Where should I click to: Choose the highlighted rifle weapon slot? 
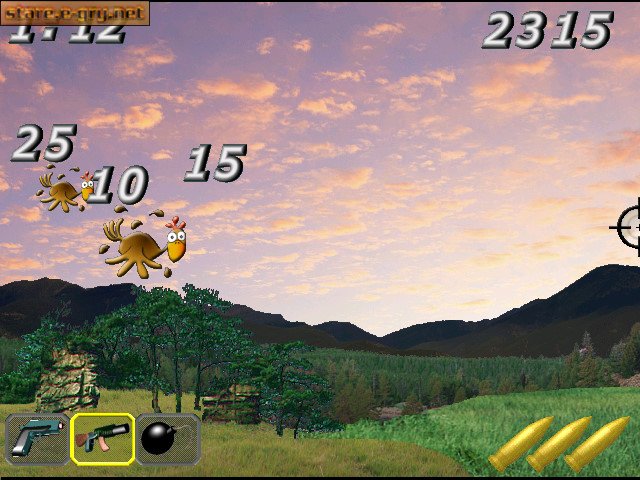(102, 438)
